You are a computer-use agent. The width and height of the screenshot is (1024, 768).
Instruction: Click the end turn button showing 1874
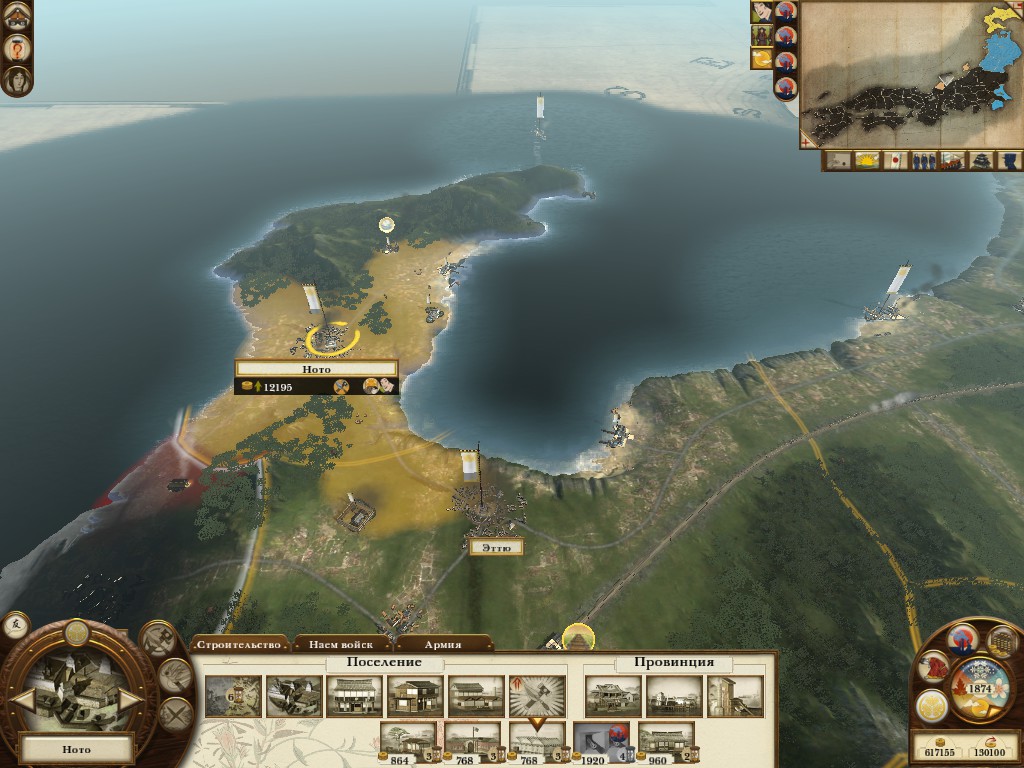click(978, 689)
